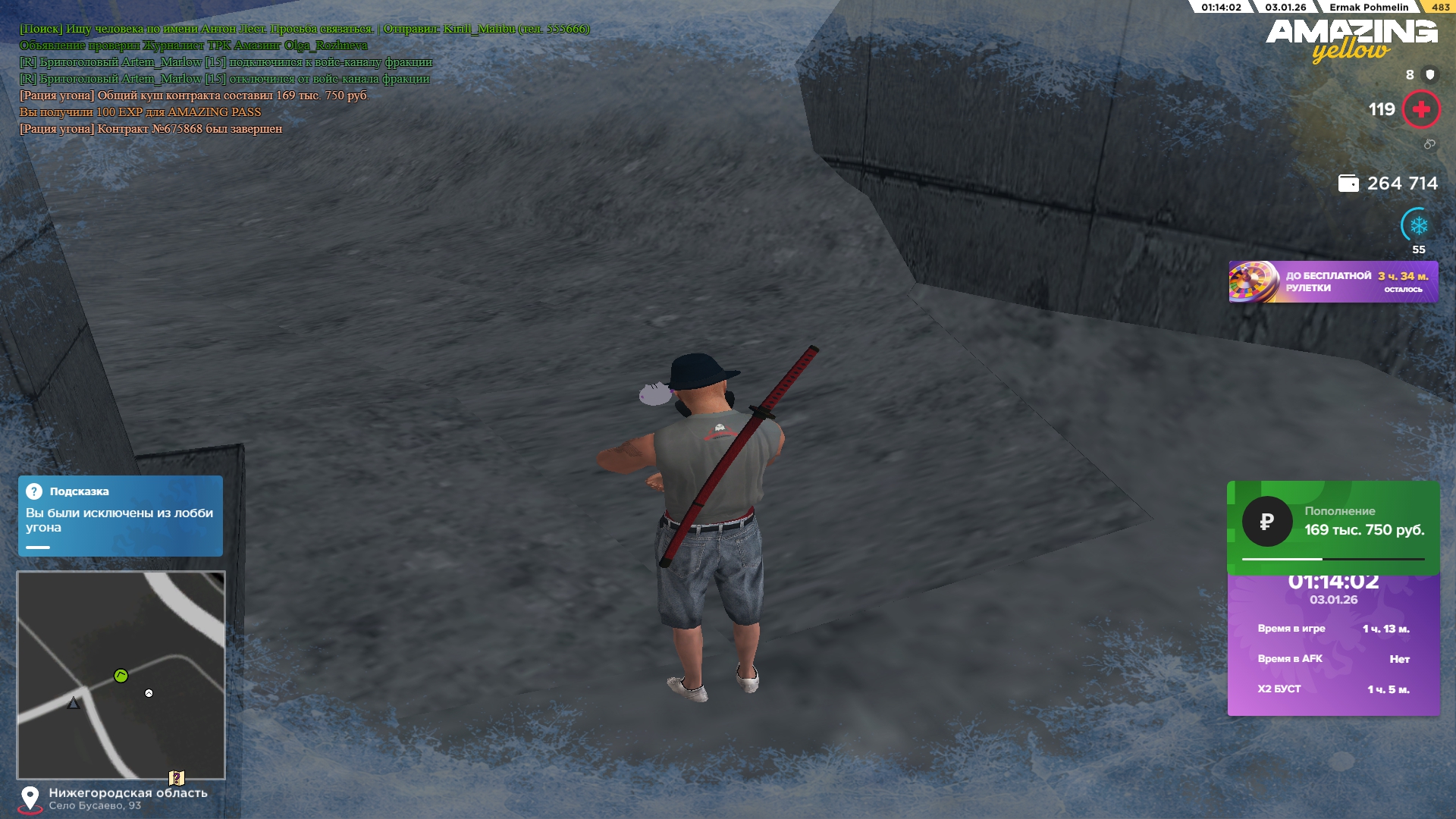The height and width of the screenshot is (819, 1456).
Task: Open the purple game time stats panel
Action: [x=1333, y=645]
